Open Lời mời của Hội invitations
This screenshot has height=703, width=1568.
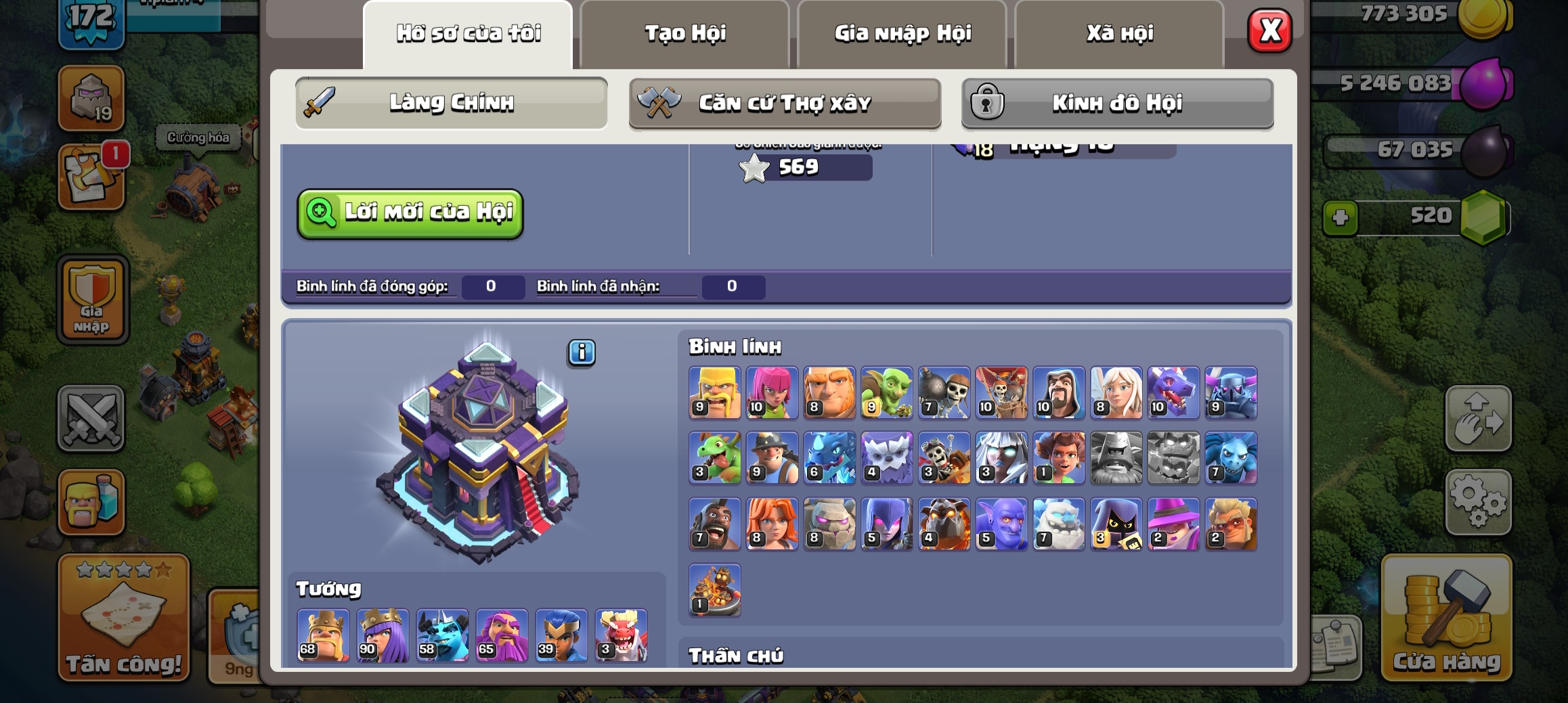pyautogui.click(x=410, y=213)
